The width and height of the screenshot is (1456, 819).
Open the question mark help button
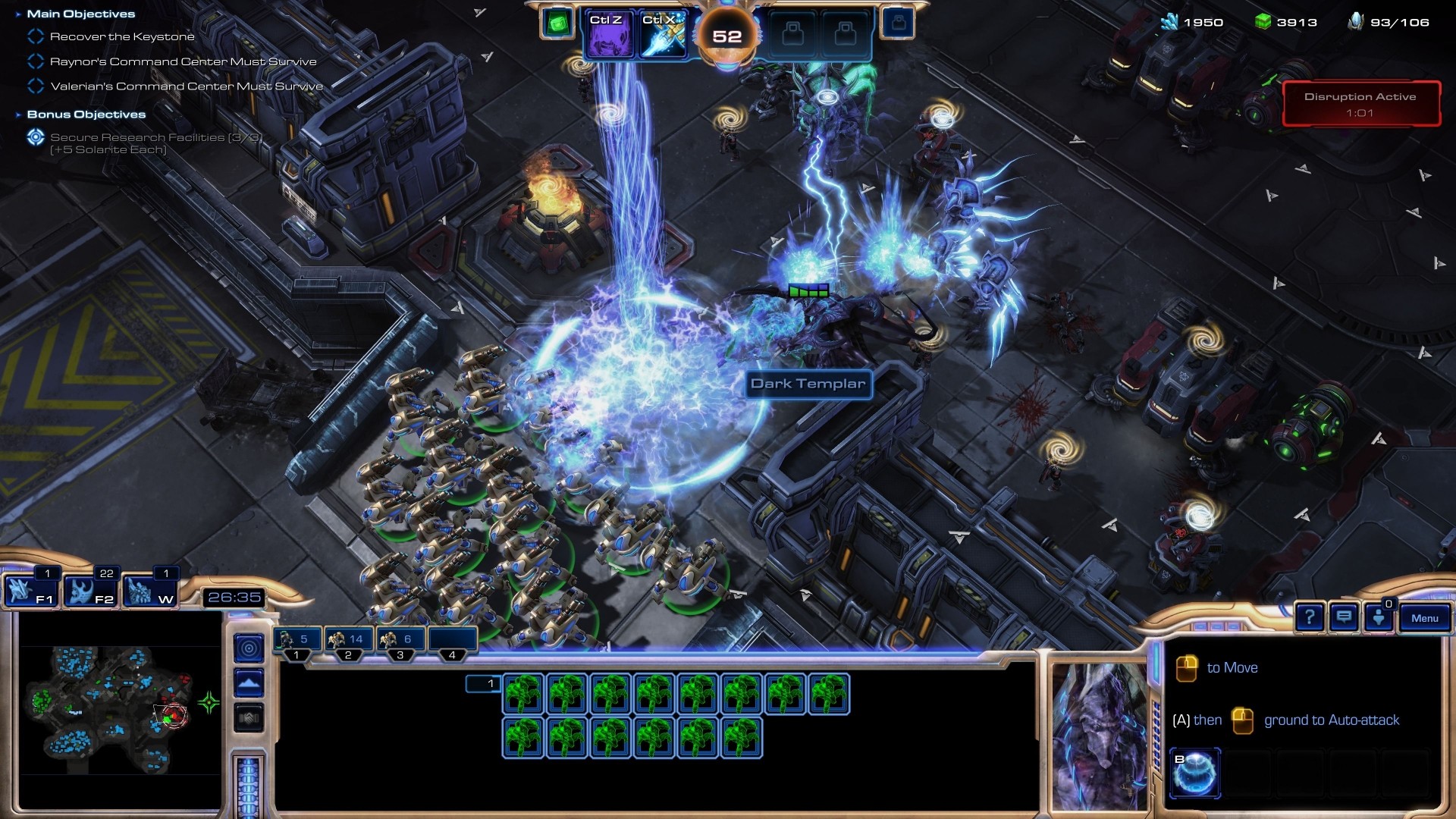pyautogui.click(x=1310, y=618)
